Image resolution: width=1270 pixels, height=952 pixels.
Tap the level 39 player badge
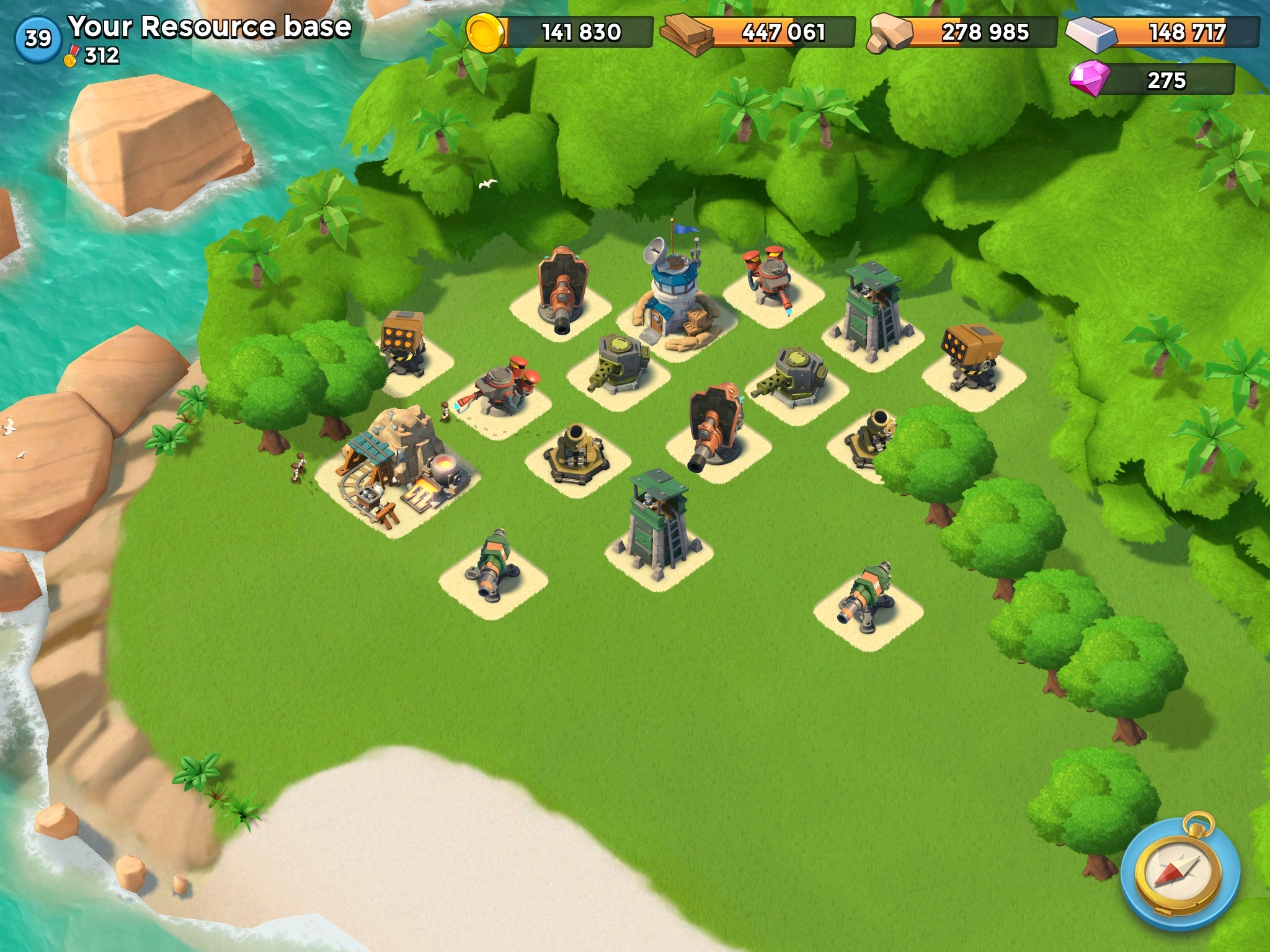point(38,39)
